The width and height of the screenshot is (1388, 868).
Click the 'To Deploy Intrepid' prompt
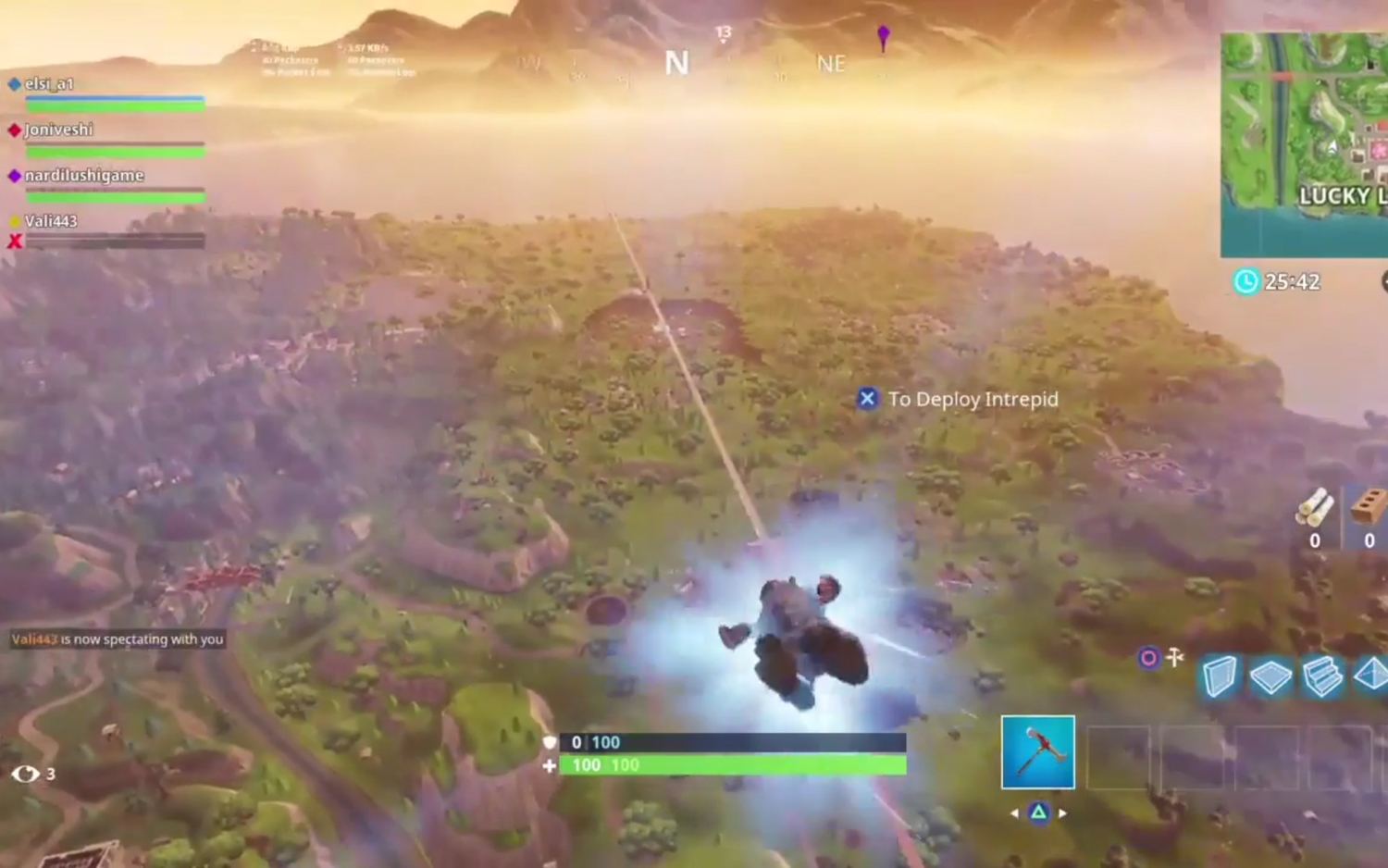click(973, 399)
